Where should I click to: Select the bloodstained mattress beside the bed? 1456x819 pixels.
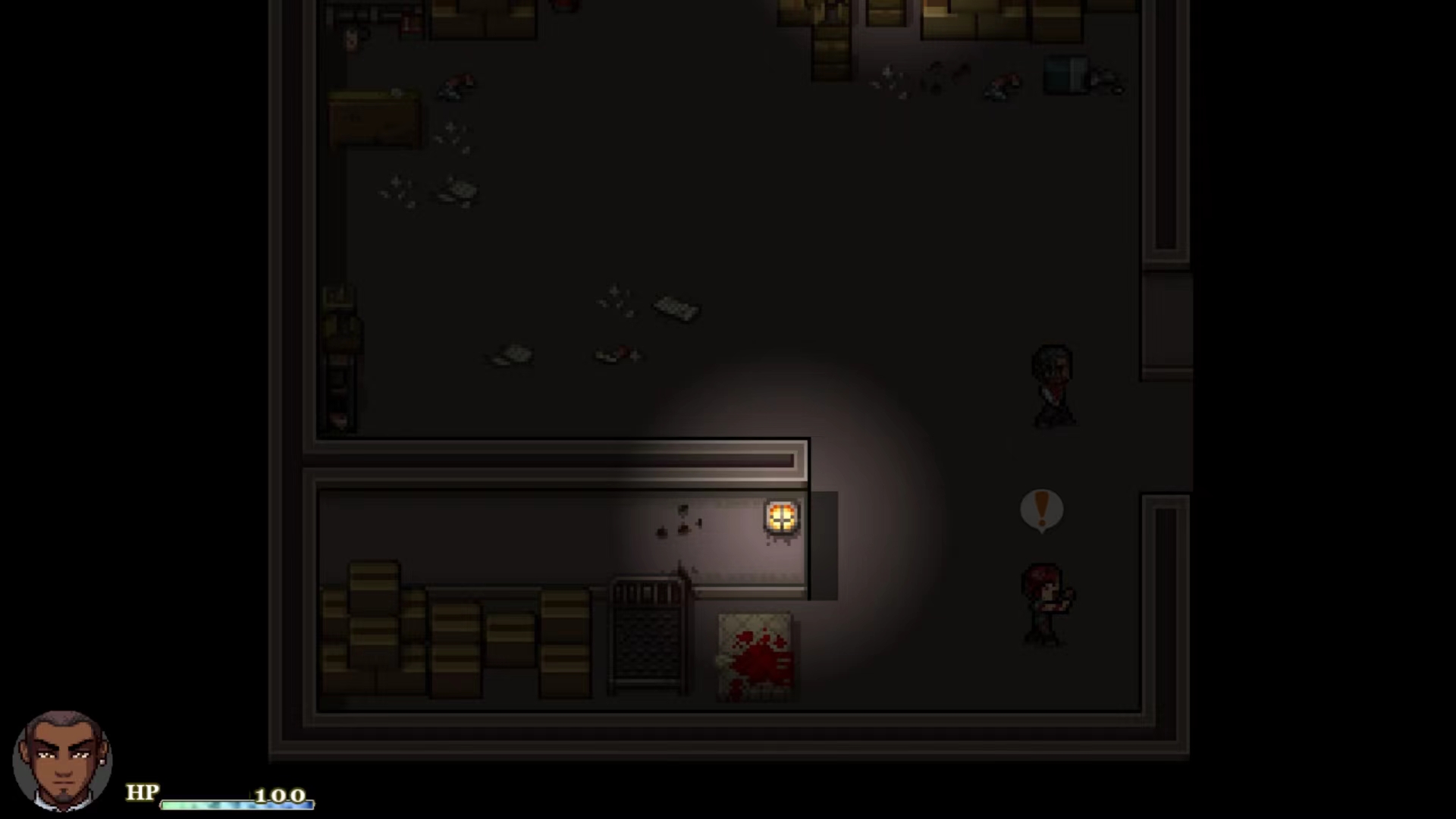pyautogui.click(x=755, y=656)
